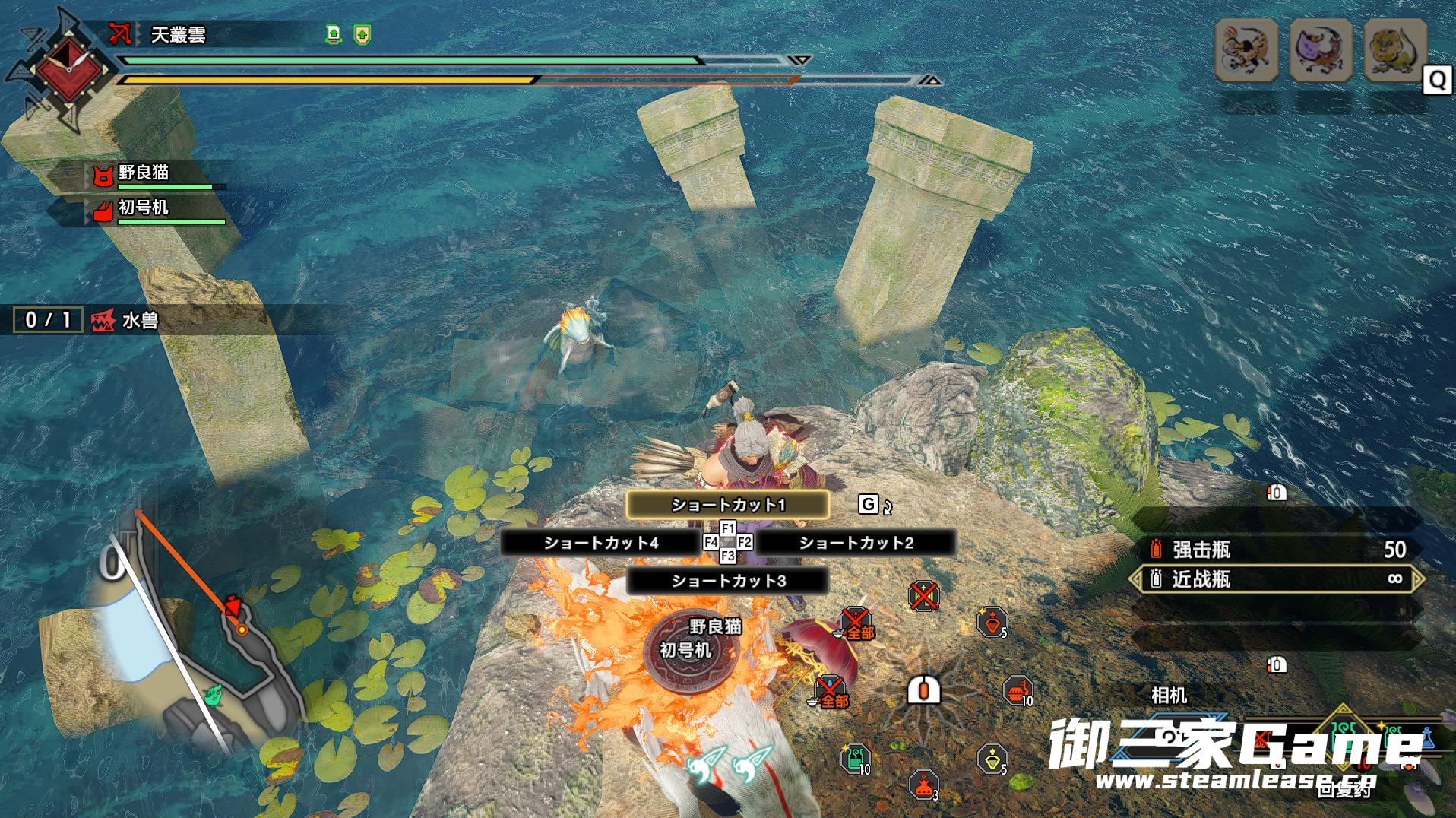Select the 相机 camera item
The width and height of the screenshot is (1456, 818).
[x=1169, y=695]
